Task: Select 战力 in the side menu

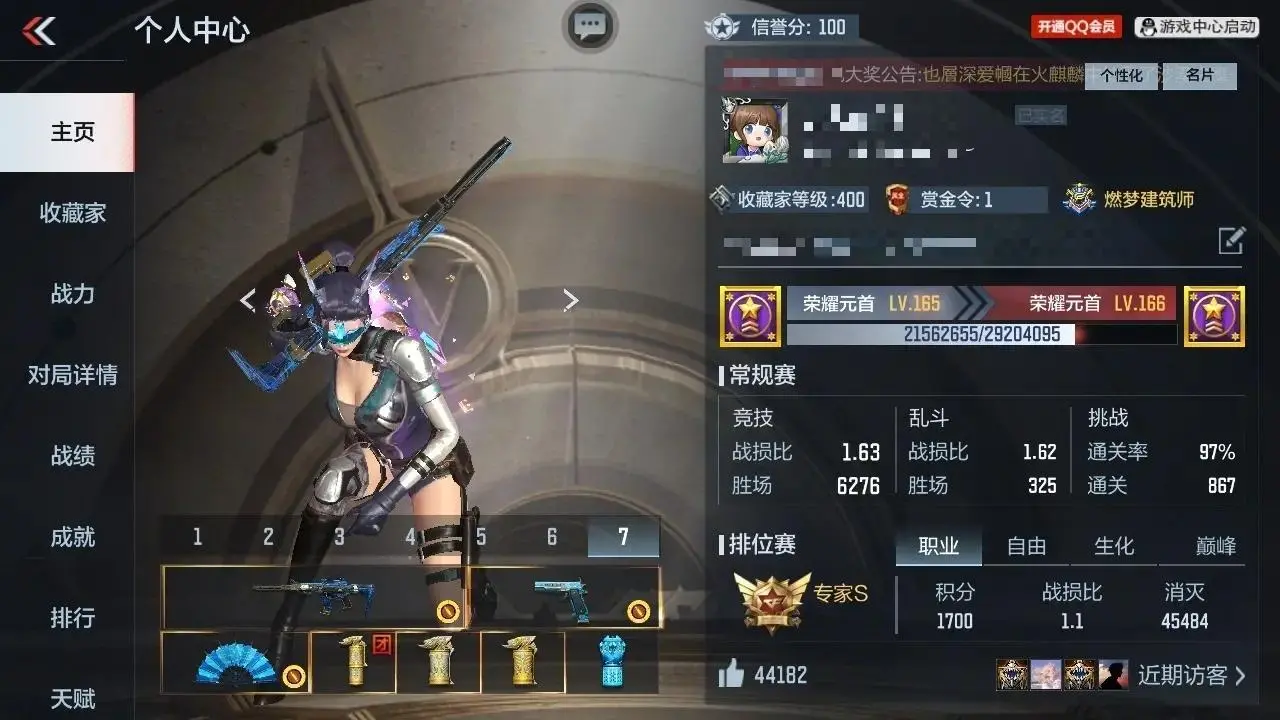Action: coord(72,294)
